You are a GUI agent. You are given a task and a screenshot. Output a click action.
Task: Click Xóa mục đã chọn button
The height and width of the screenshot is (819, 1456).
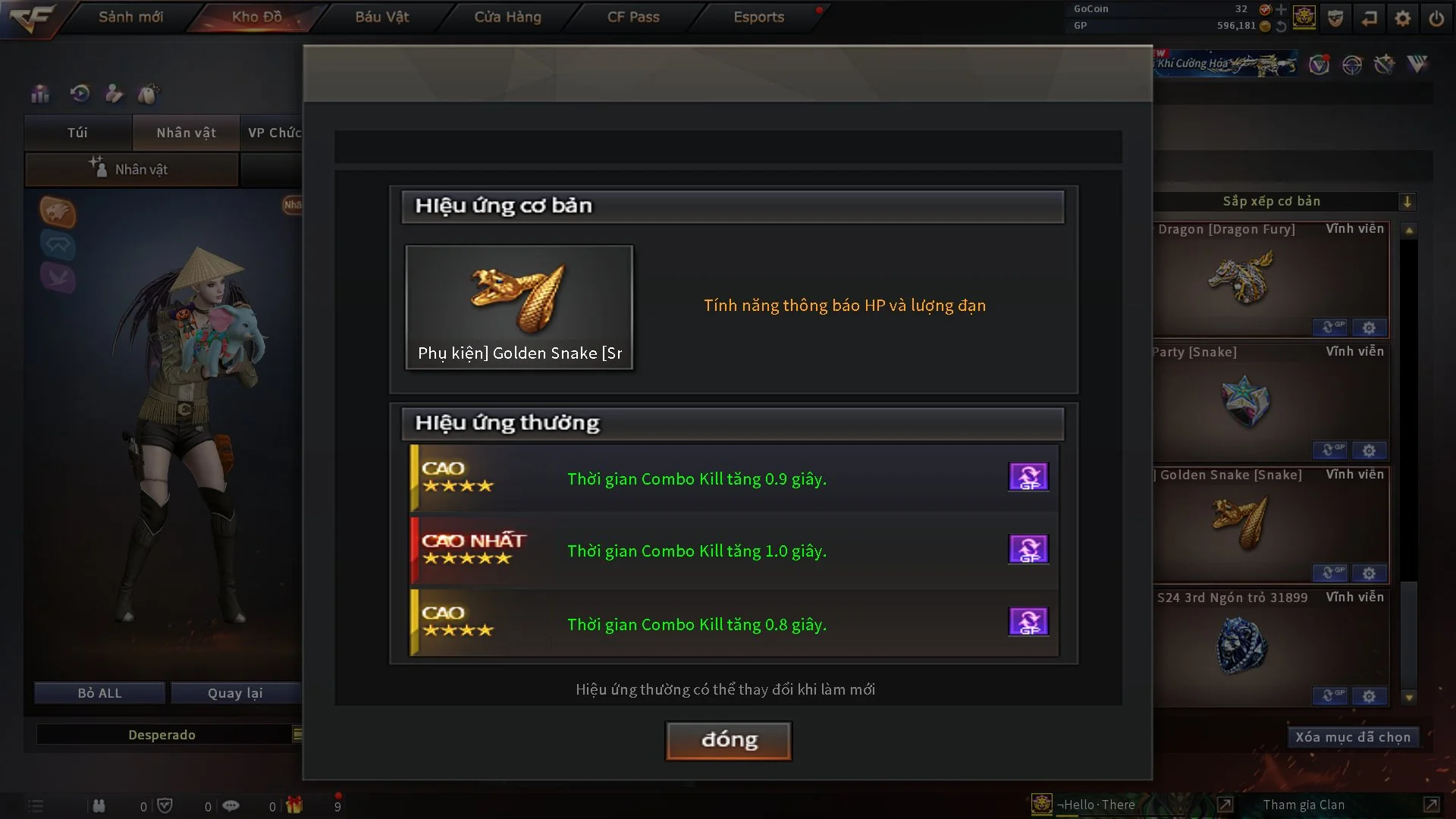[x=1353, y=737]
